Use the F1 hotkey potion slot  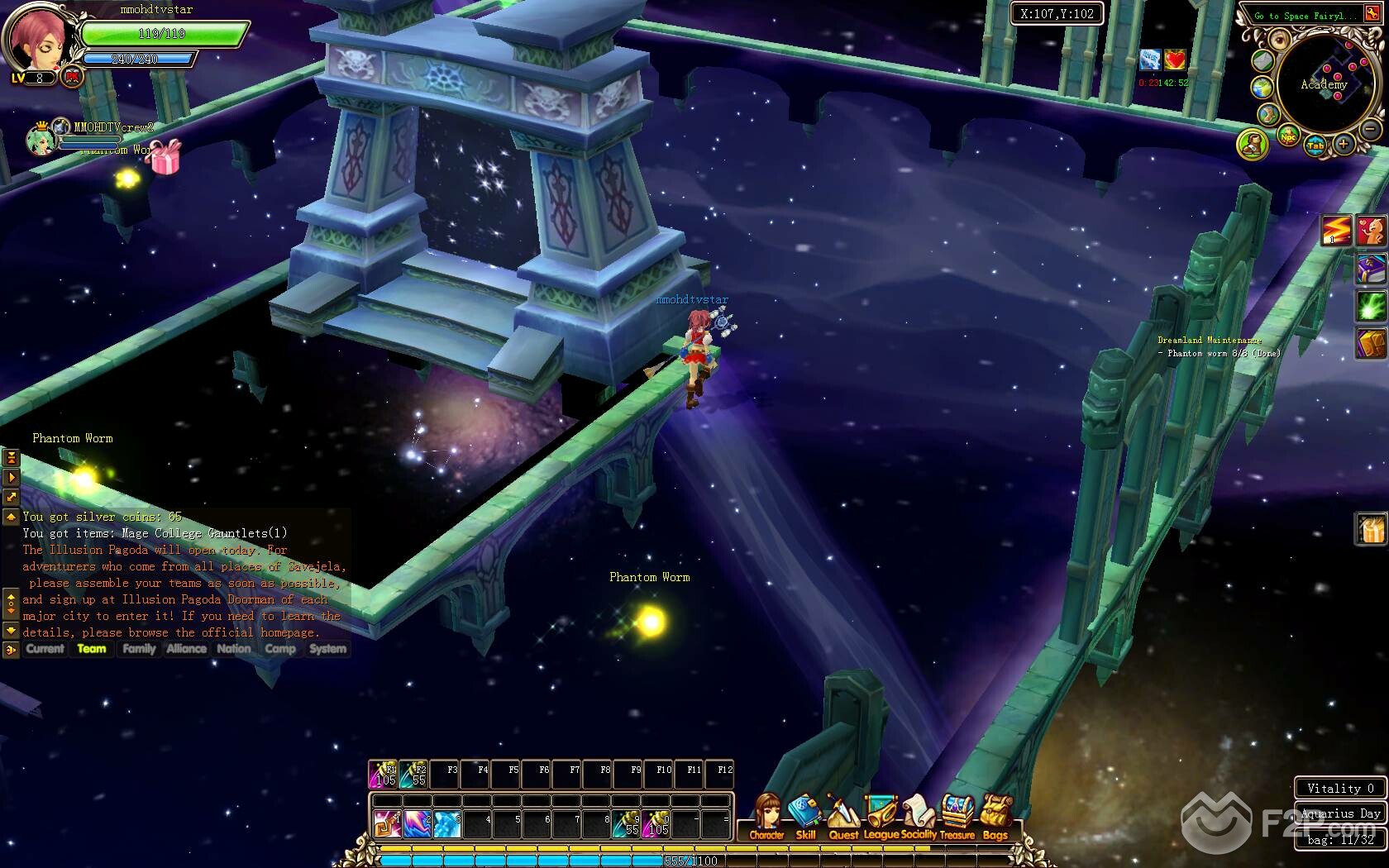click(x=384, y=775)
